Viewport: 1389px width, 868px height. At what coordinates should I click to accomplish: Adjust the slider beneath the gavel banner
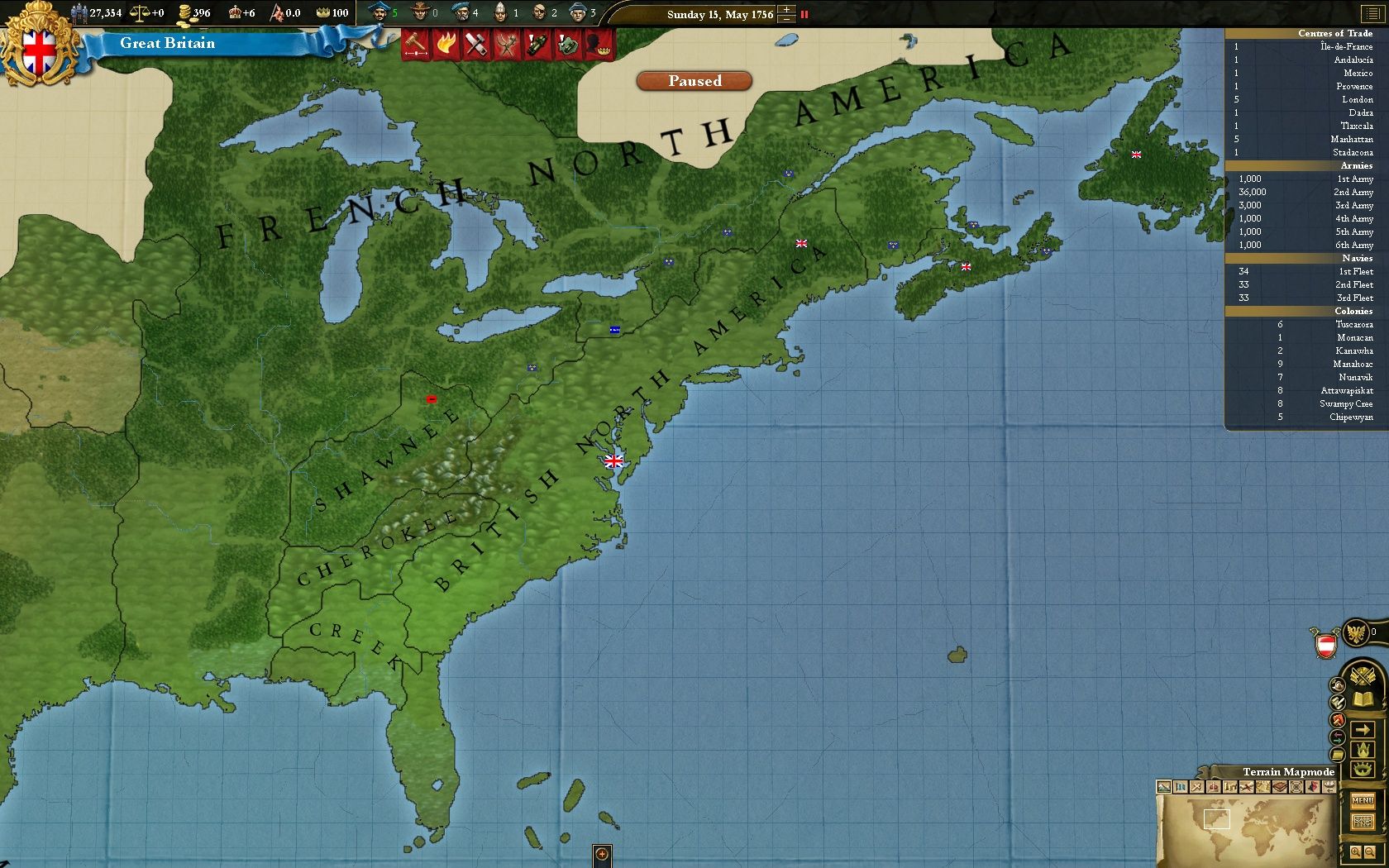(x=416, y=53)
